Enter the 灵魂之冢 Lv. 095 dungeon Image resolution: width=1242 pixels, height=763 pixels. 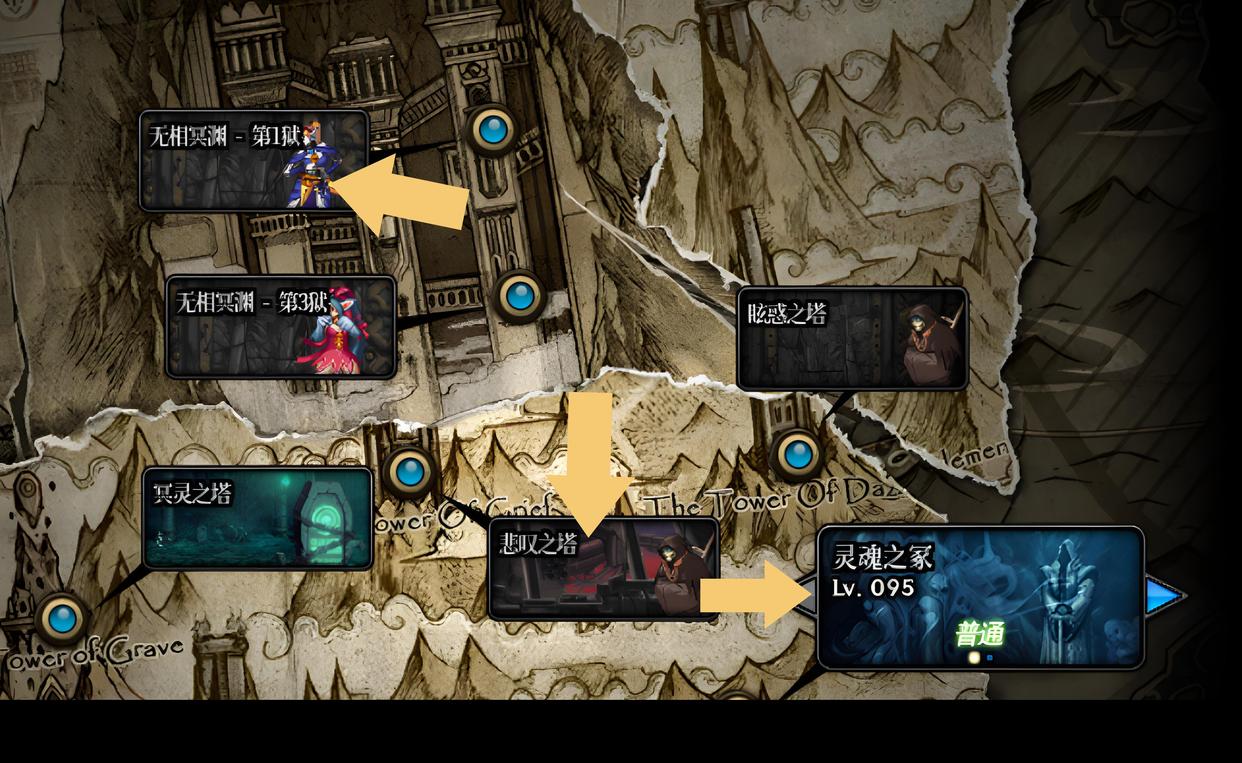tap(980, 597)
